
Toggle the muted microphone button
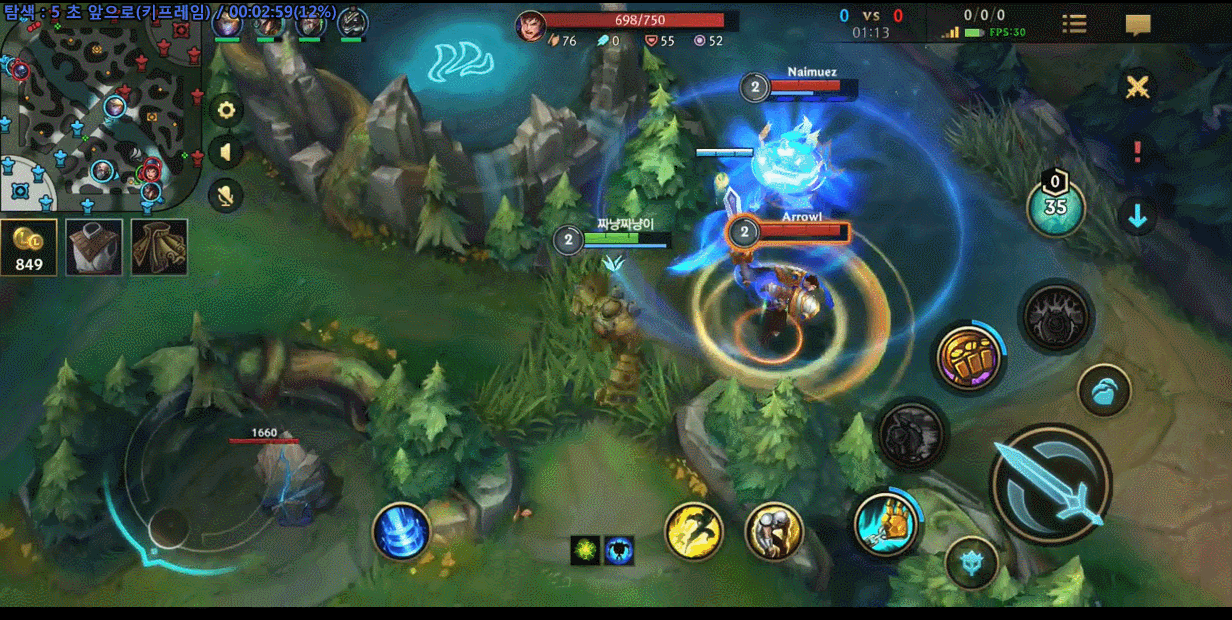coord(226,194)
